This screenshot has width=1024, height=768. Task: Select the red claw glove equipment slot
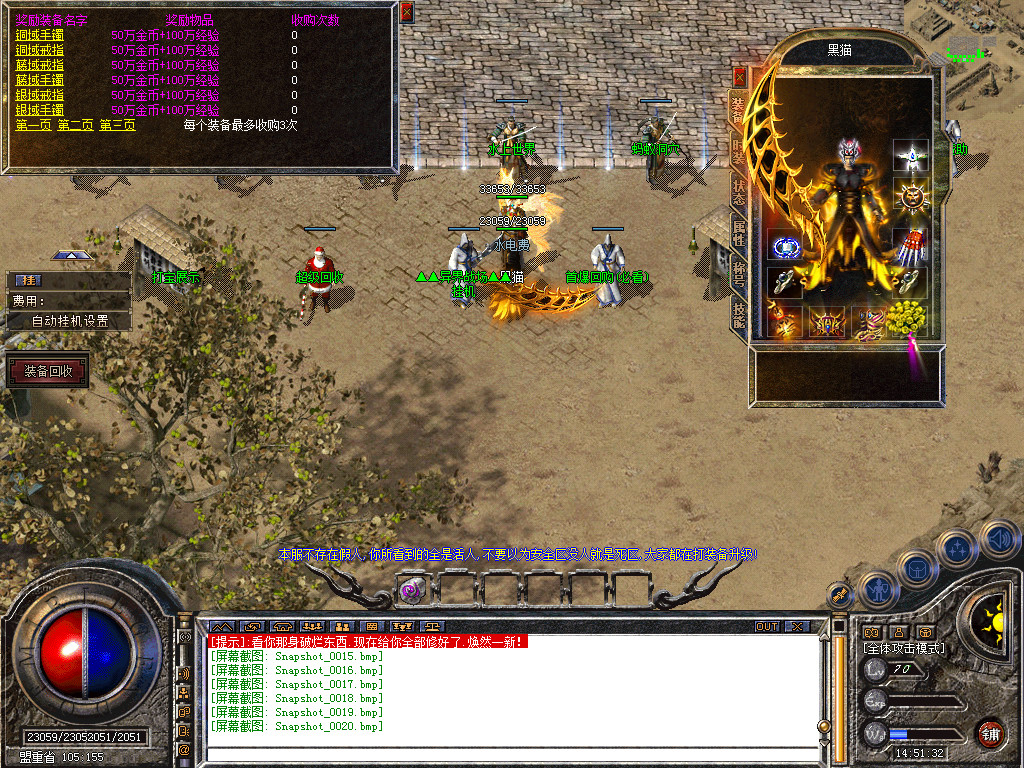[x=909, y=245]
